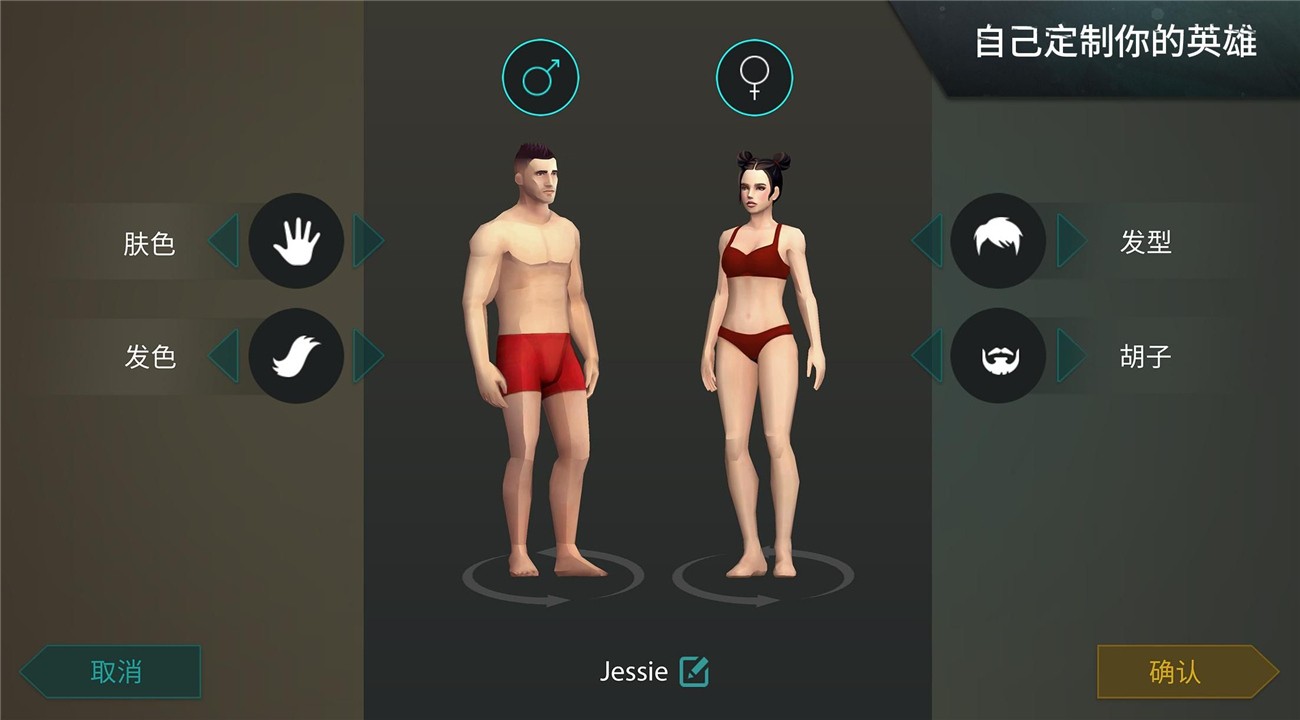Click the hand icon for 肤色 skin color

click(x=296, y=239)
